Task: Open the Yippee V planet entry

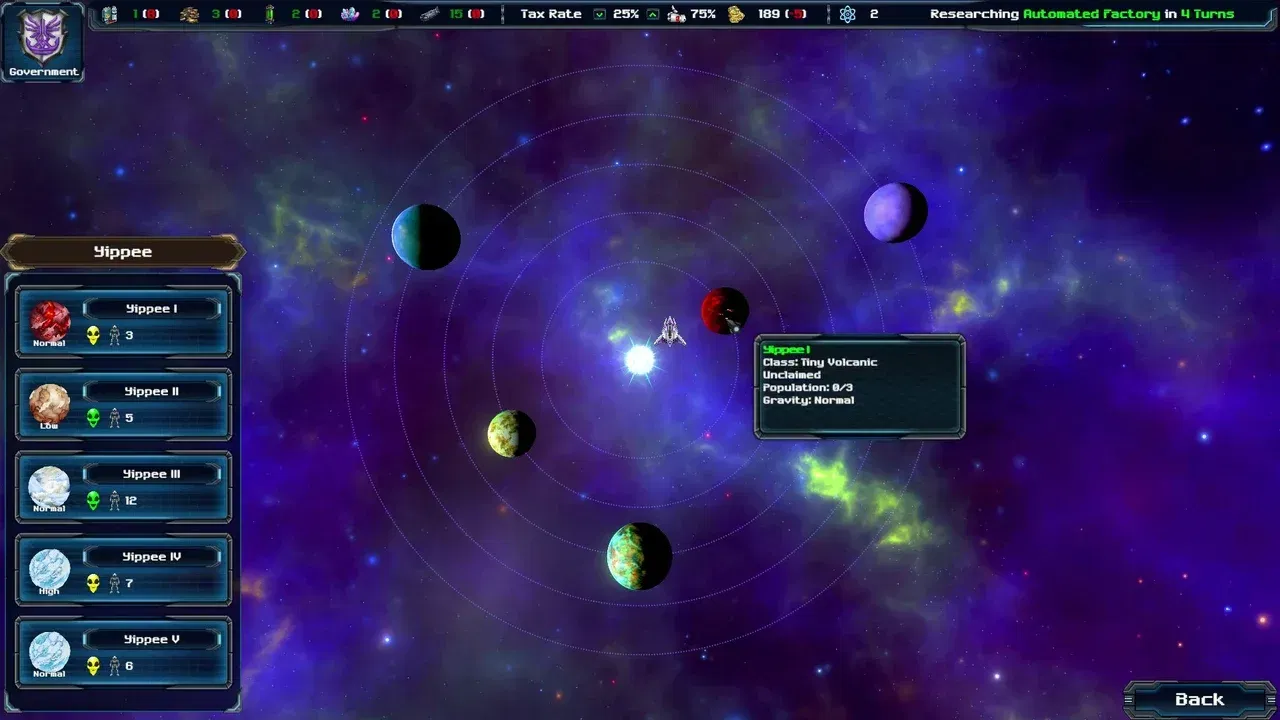Action: click(x=150, y=639)
